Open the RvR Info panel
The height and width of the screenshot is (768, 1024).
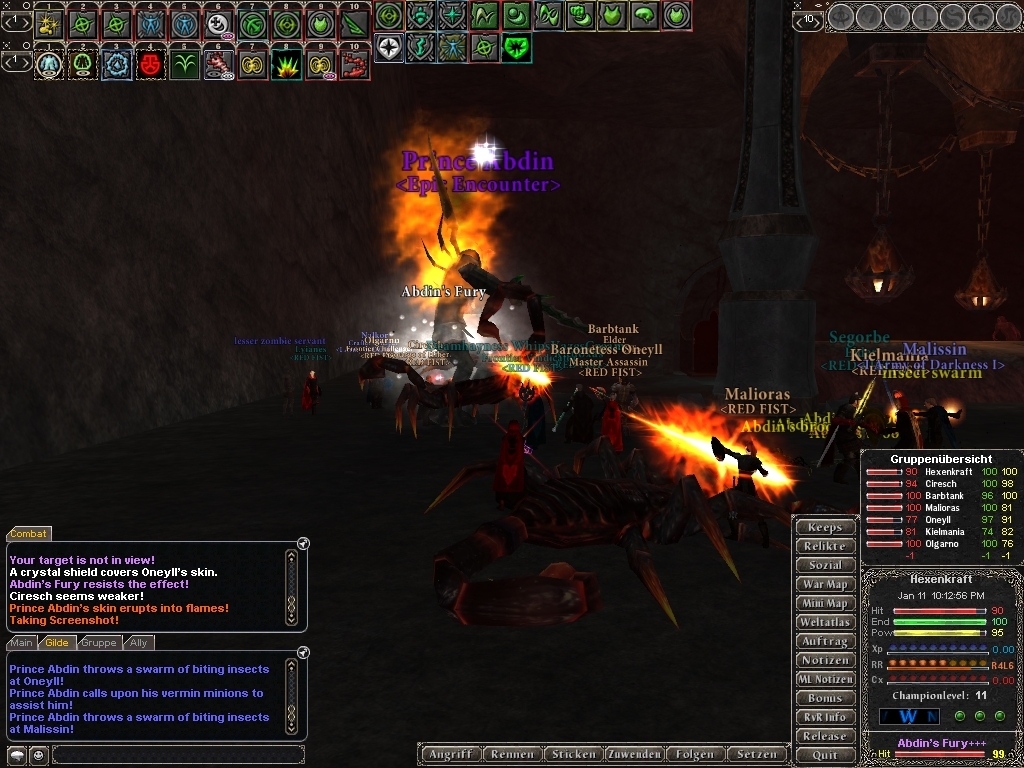(825, 717)
